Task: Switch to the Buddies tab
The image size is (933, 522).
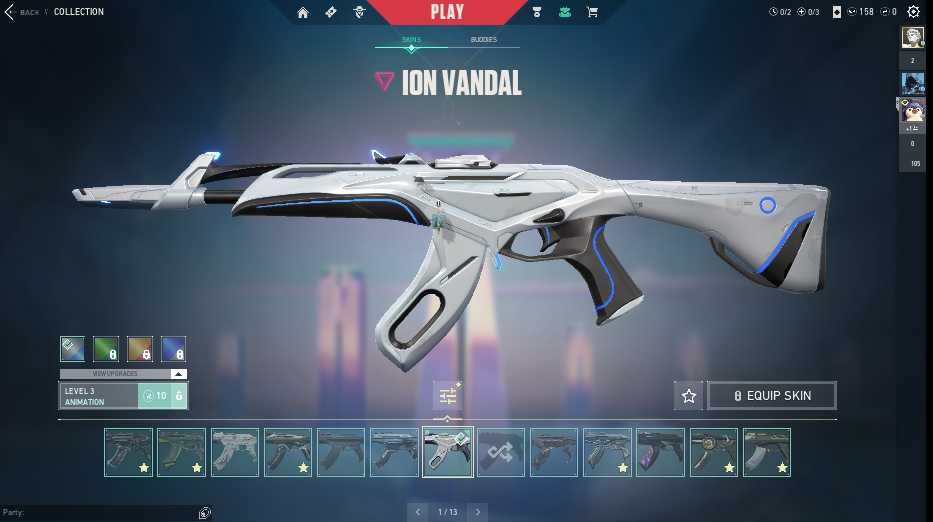Action: (483, 40)
